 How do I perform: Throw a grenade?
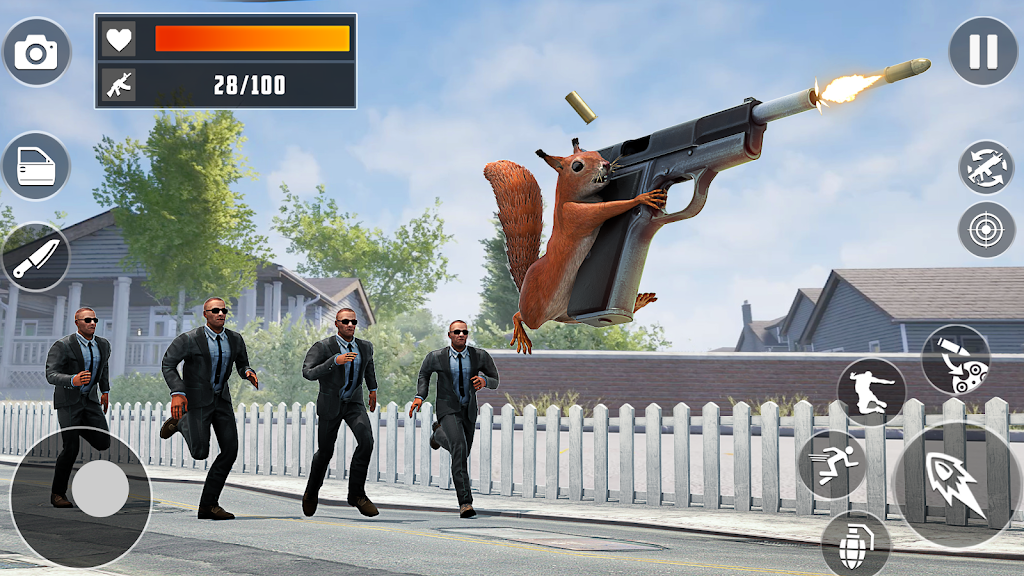coord(856,545)
